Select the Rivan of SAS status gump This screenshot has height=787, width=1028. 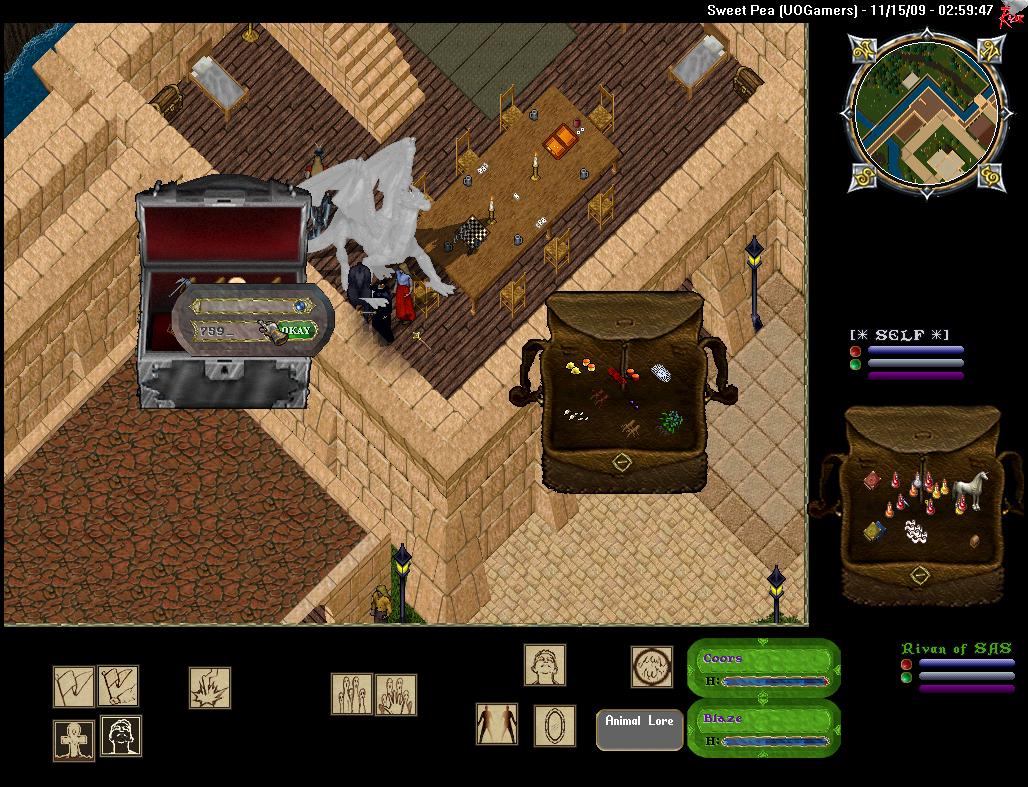click(x=958, y=667)
